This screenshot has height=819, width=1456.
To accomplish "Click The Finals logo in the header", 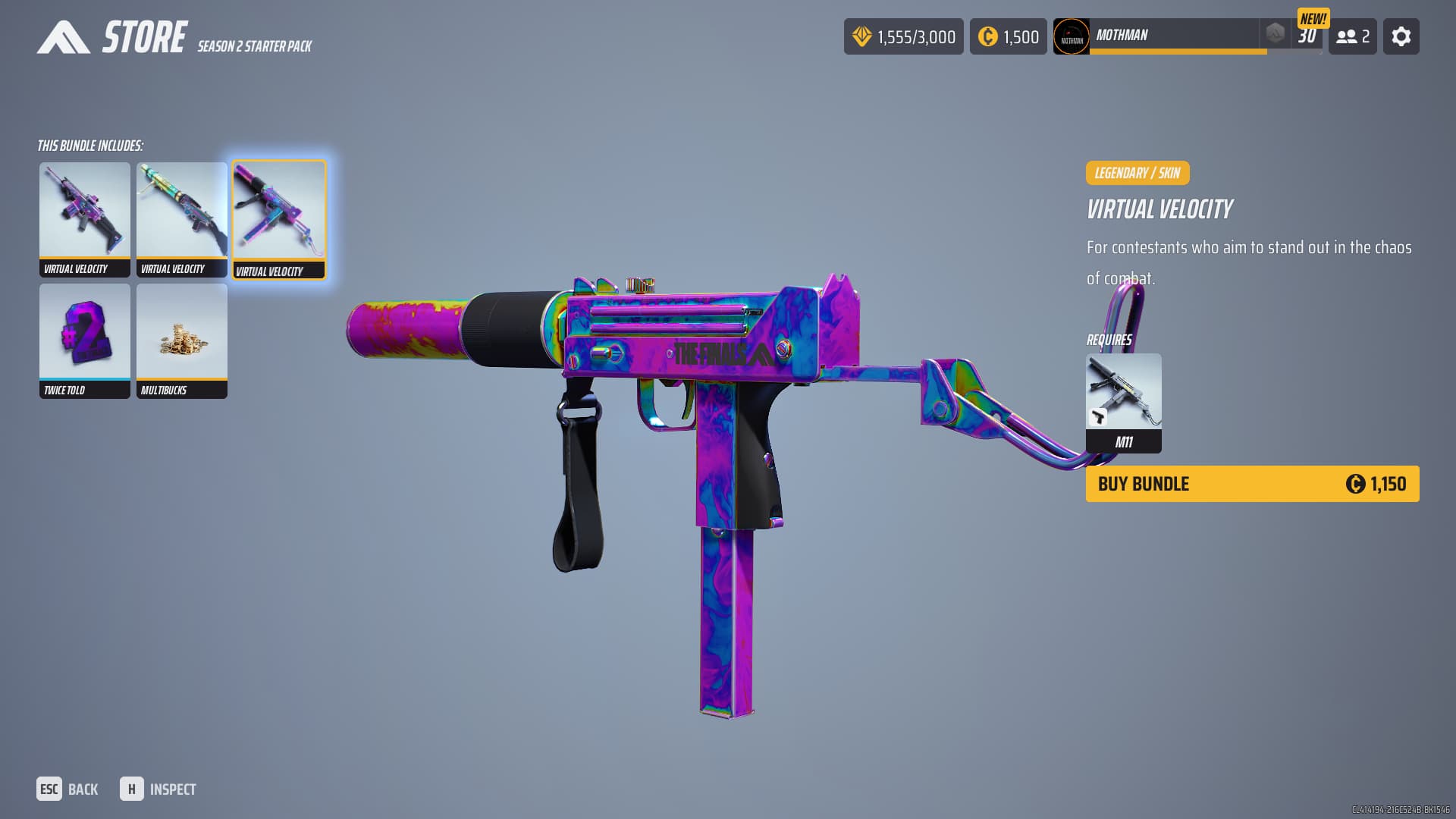I will click(63, 37).
